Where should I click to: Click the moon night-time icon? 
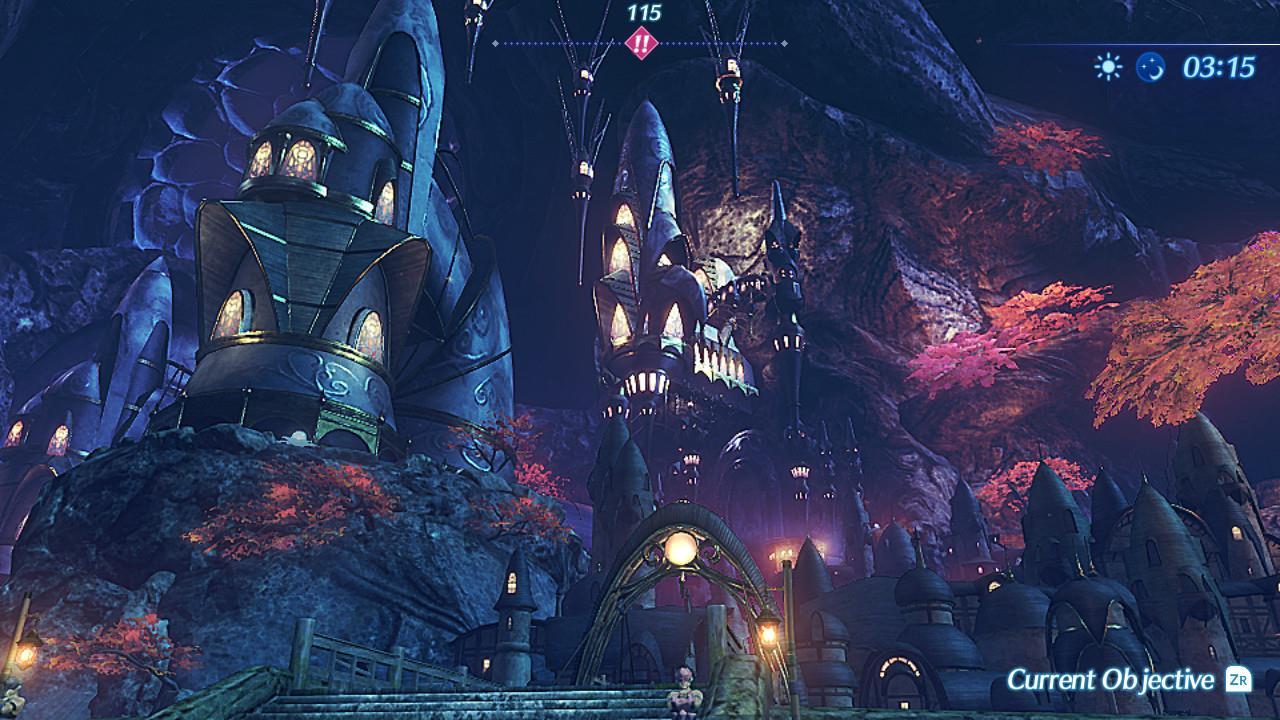tap(1151, 67)
